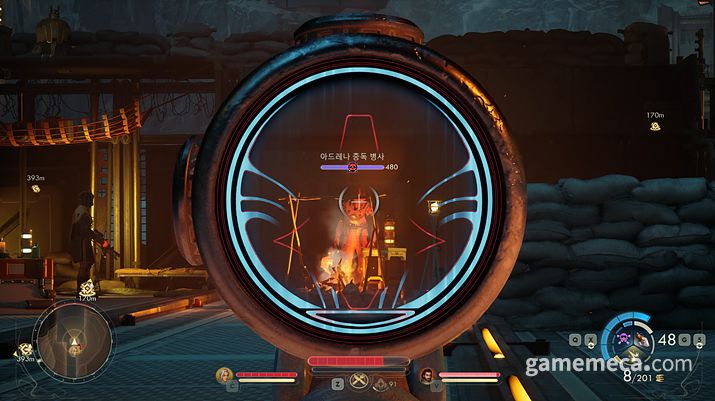Select the blonde companion portrait
The height and width of the screenshot is (401, 715).
tap(225, 377)
